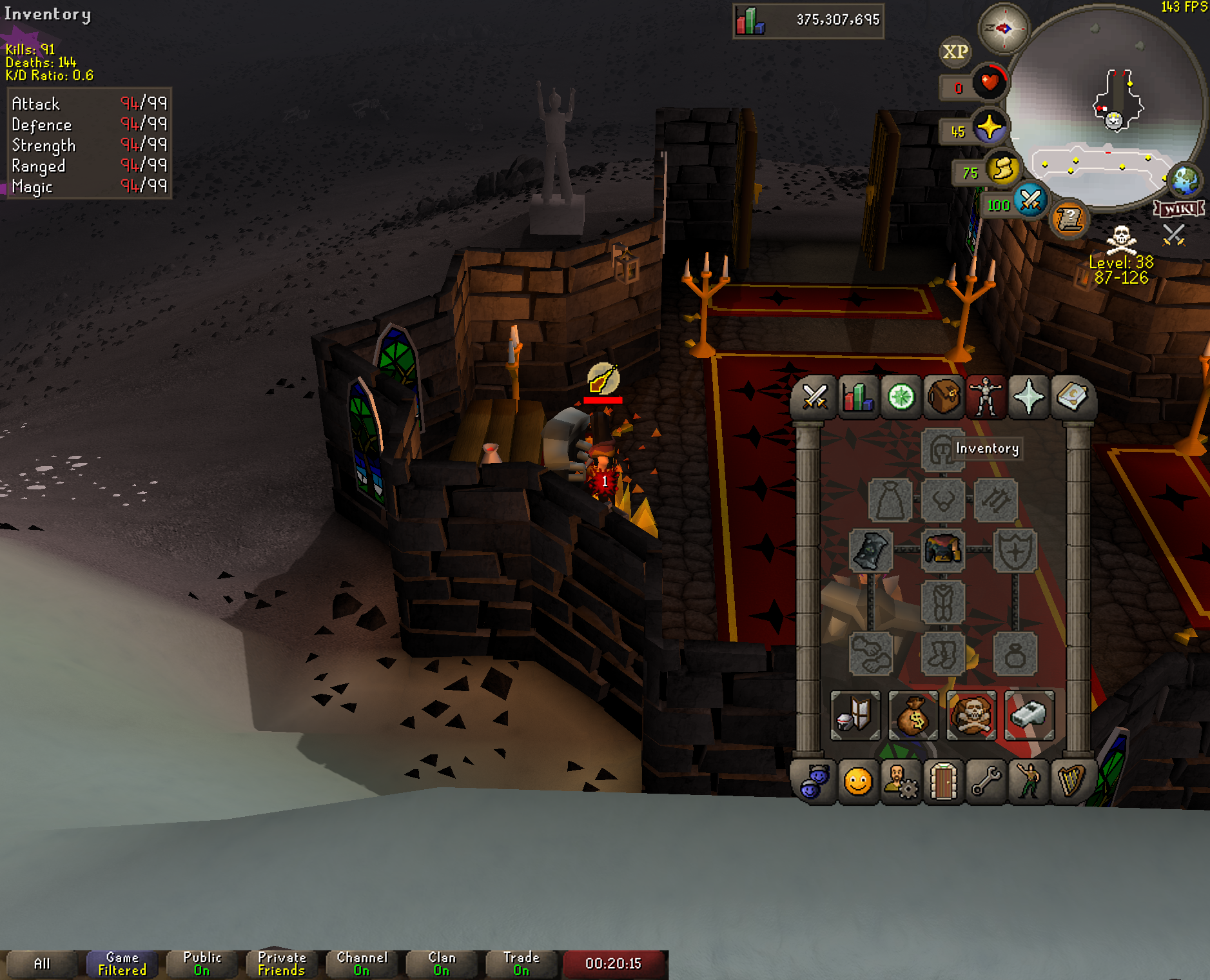Image resolution: width=1210 pixels, height=980 pixels.
Task: Select the Game Filtered chat tab
Action: [x=122, y=964]
